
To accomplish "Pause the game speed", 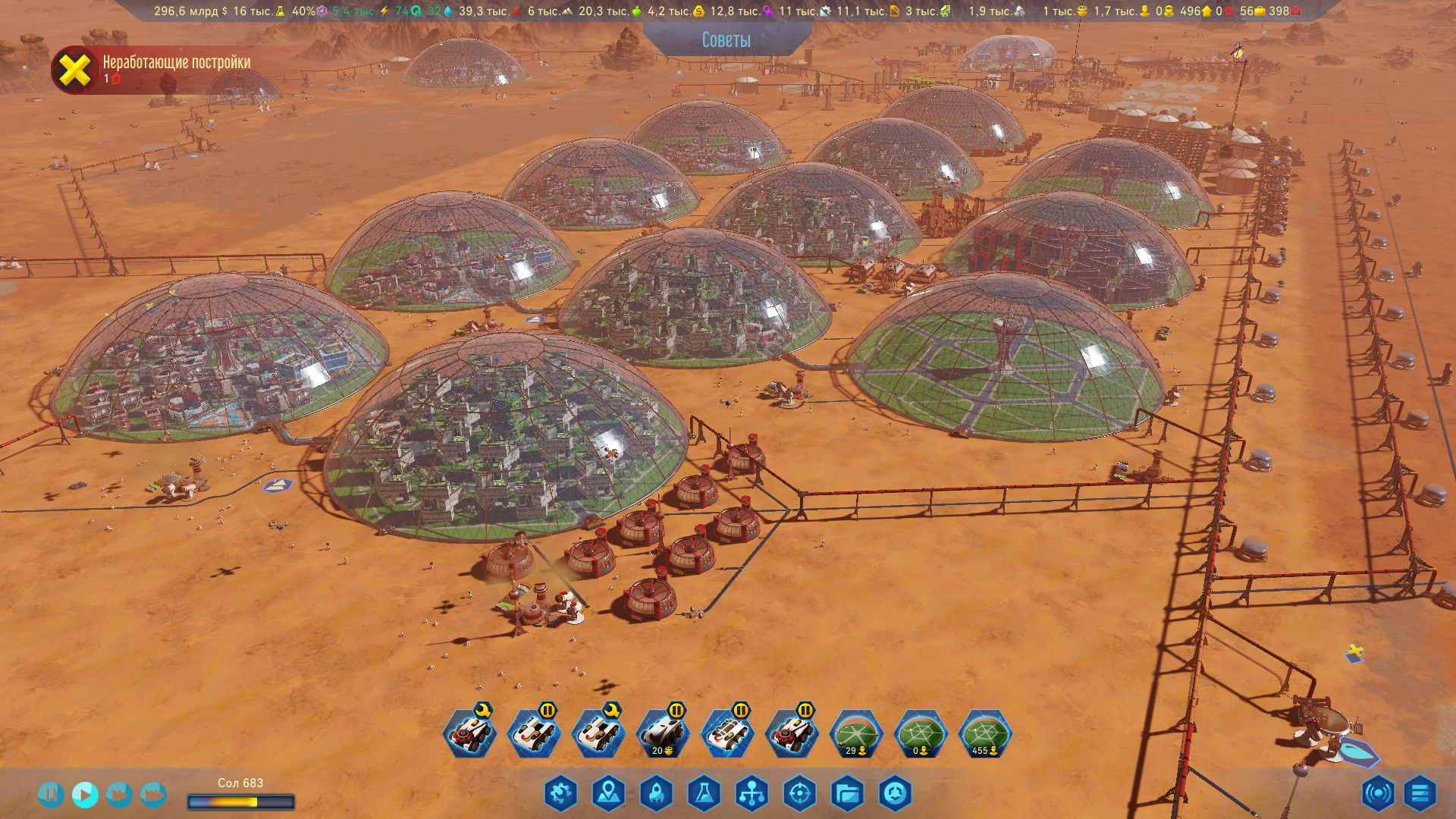I will click(50, 794).
